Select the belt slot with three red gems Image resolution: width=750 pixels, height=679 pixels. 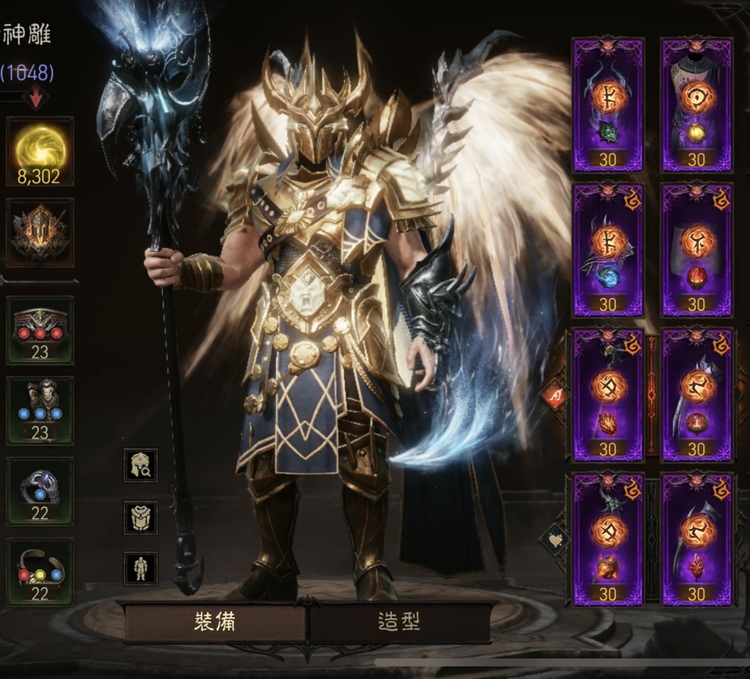(x=40, y=329)
